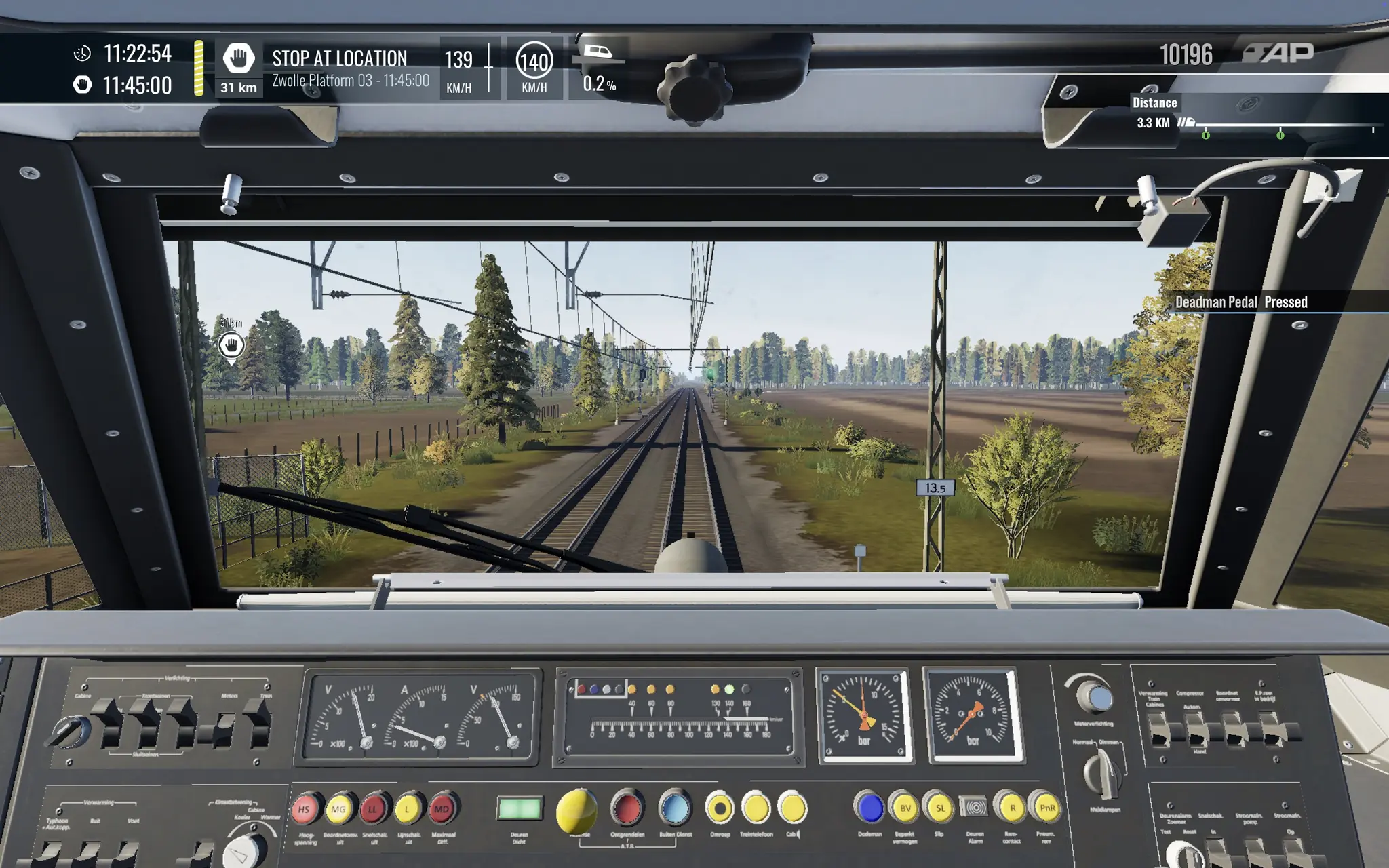Push the blue Dodeman button
Viewport: 1389px width, 868px height.
click(x=869, y=808)
